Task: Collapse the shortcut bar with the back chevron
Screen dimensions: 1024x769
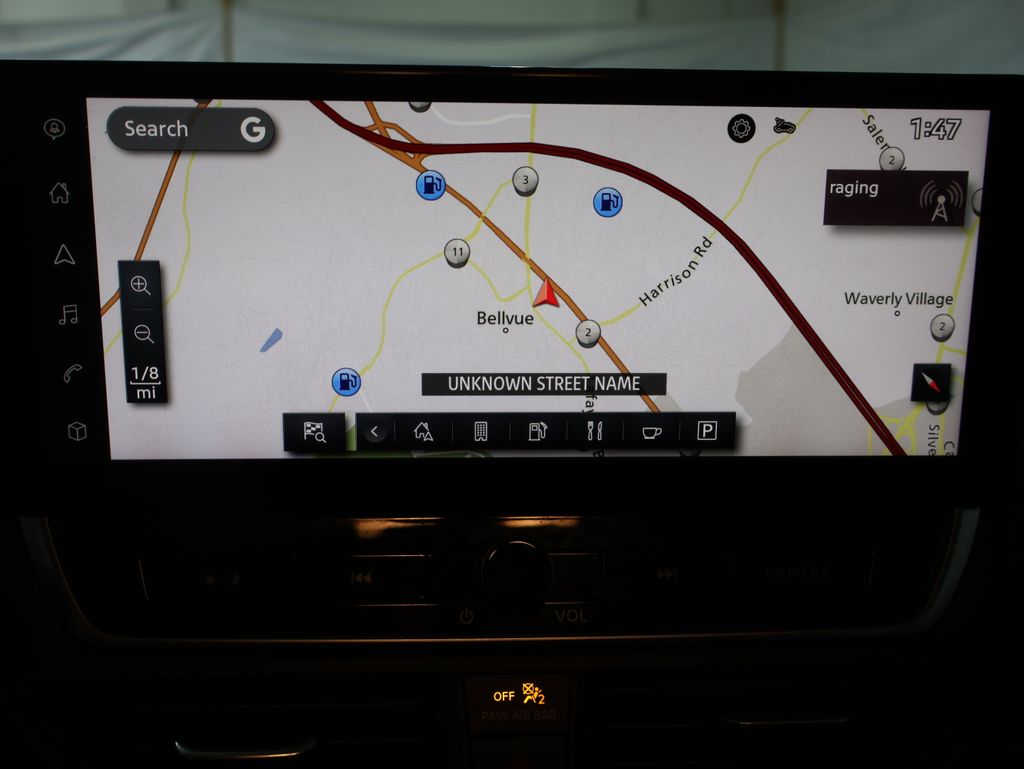Action: (x=375, y=432)
